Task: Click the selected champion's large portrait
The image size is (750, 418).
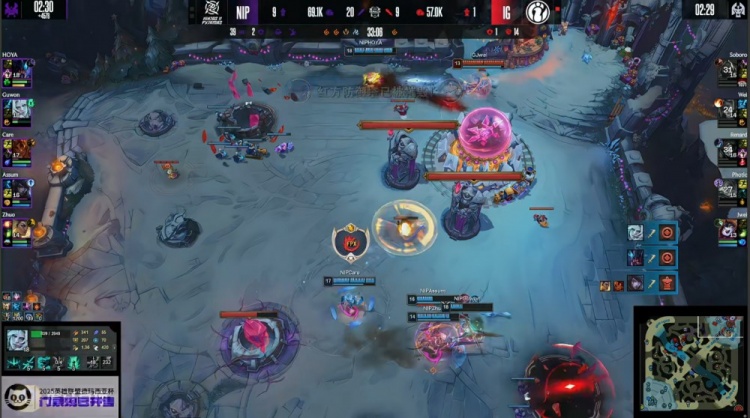Action: [17, 339]
